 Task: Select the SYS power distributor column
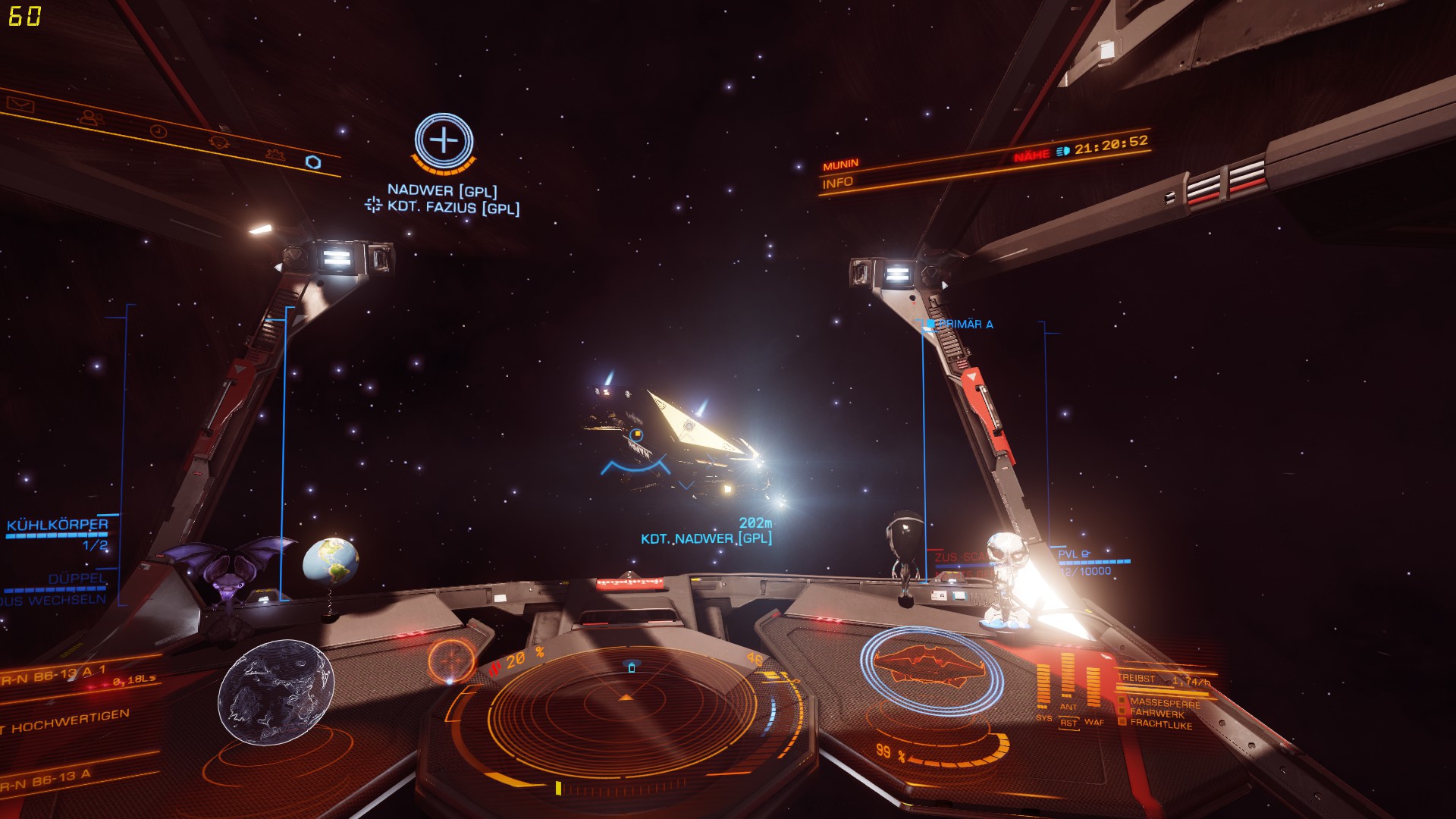coord(1043,686)
